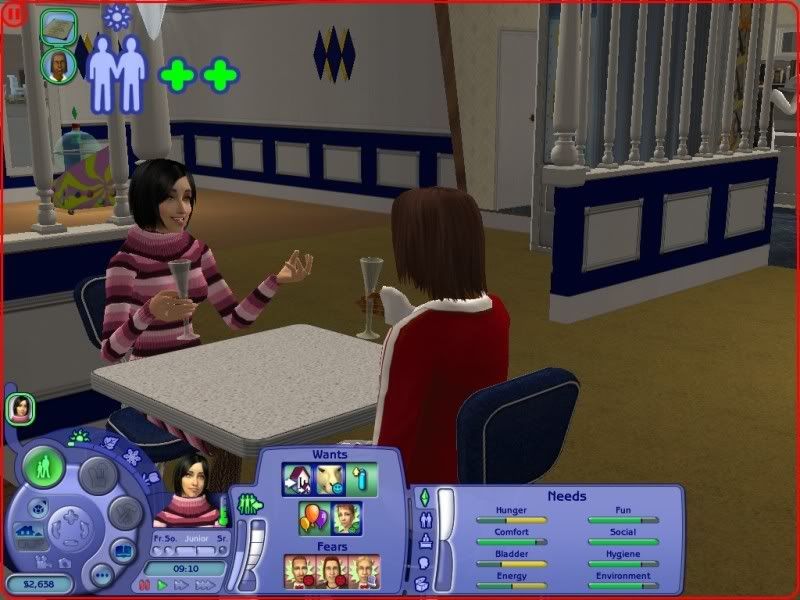800x600 pixels.
Task: Open Build mode with the tools icon
Action: pyautogui.click(x=124, y=514)
